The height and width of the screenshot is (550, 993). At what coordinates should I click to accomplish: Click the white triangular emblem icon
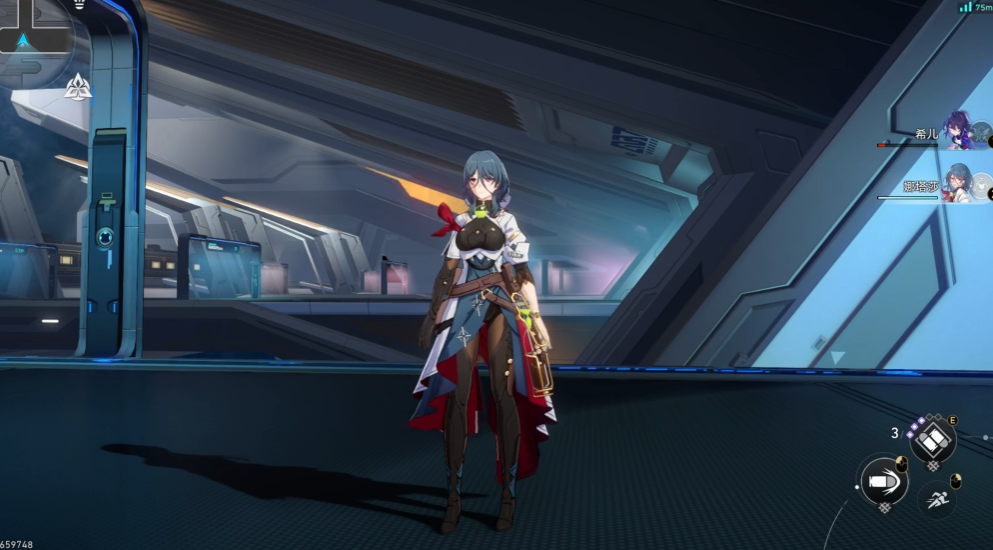pyautogui.click(x=78, y=88)
